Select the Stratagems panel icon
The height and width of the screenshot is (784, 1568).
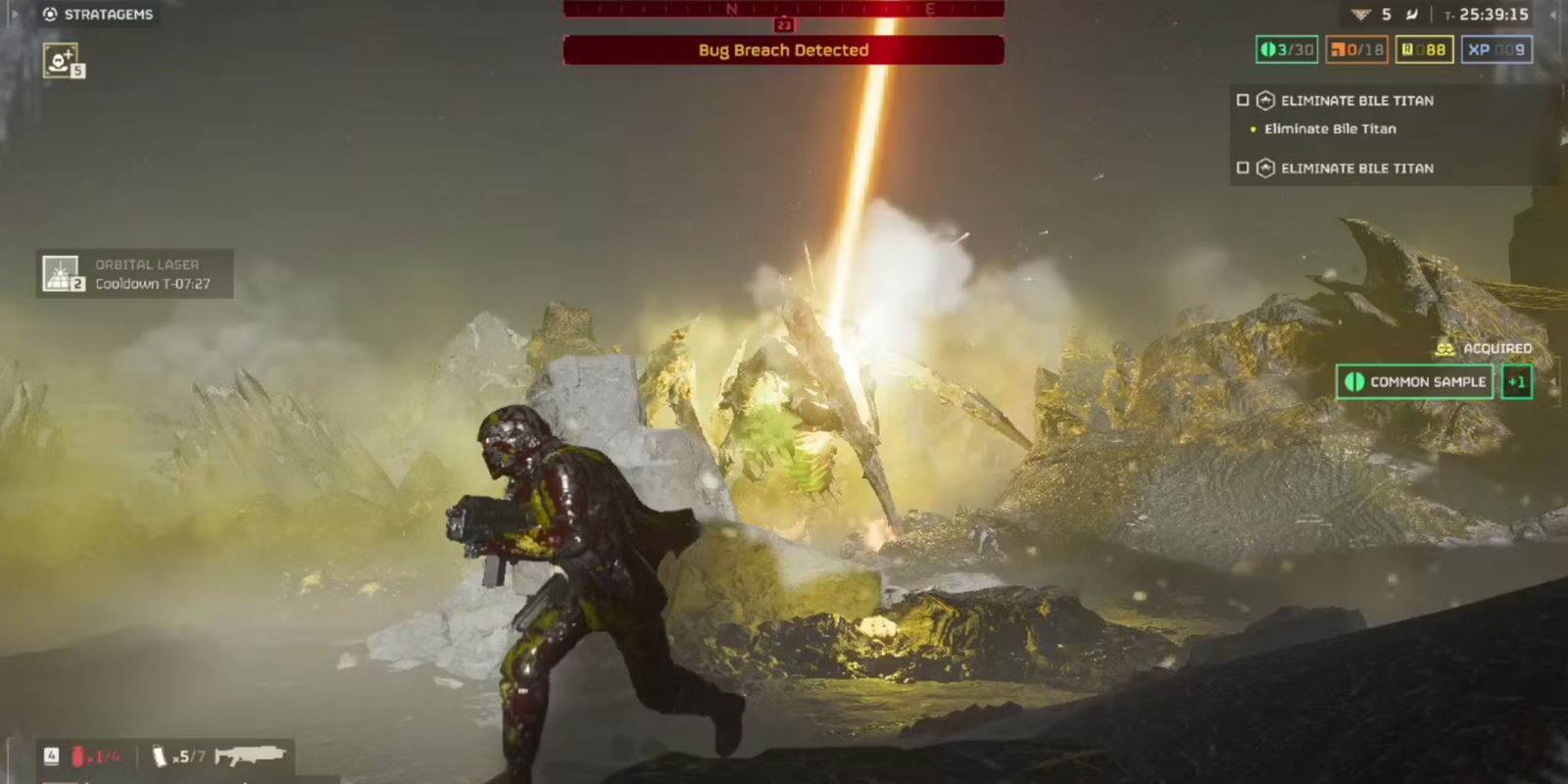(51, 15)
